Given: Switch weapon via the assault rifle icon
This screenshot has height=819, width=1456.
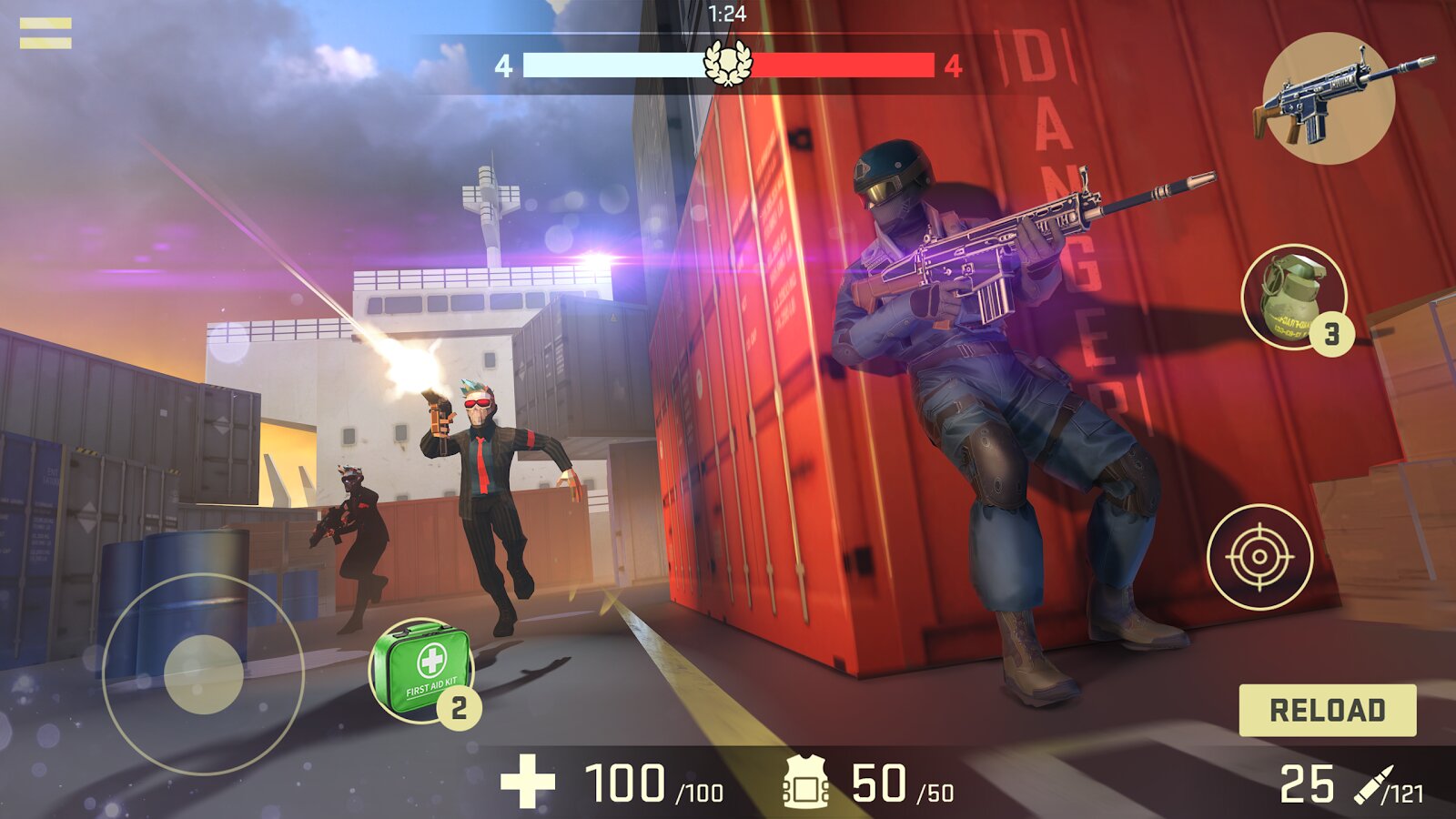Looking at the screenshot, I should click(x=1330, y=98).
